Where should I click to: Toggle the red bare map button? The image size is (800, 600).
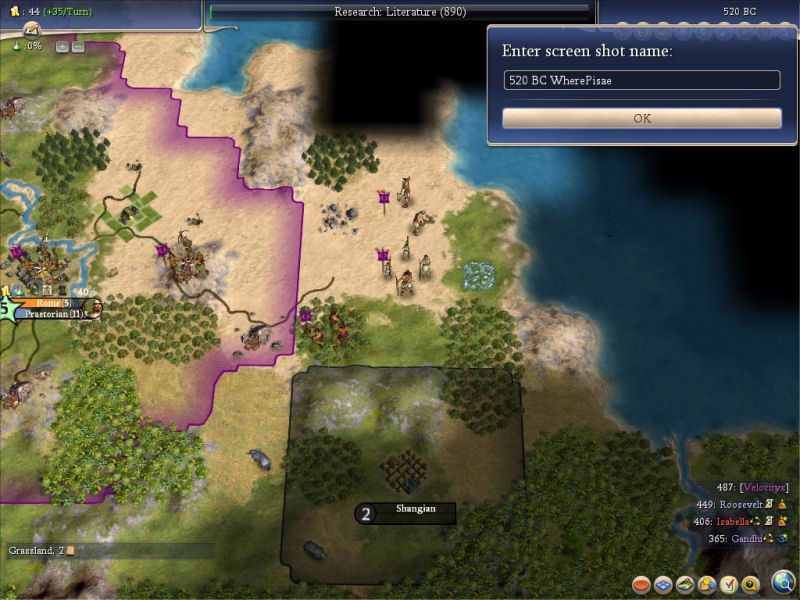click(641, 584)
